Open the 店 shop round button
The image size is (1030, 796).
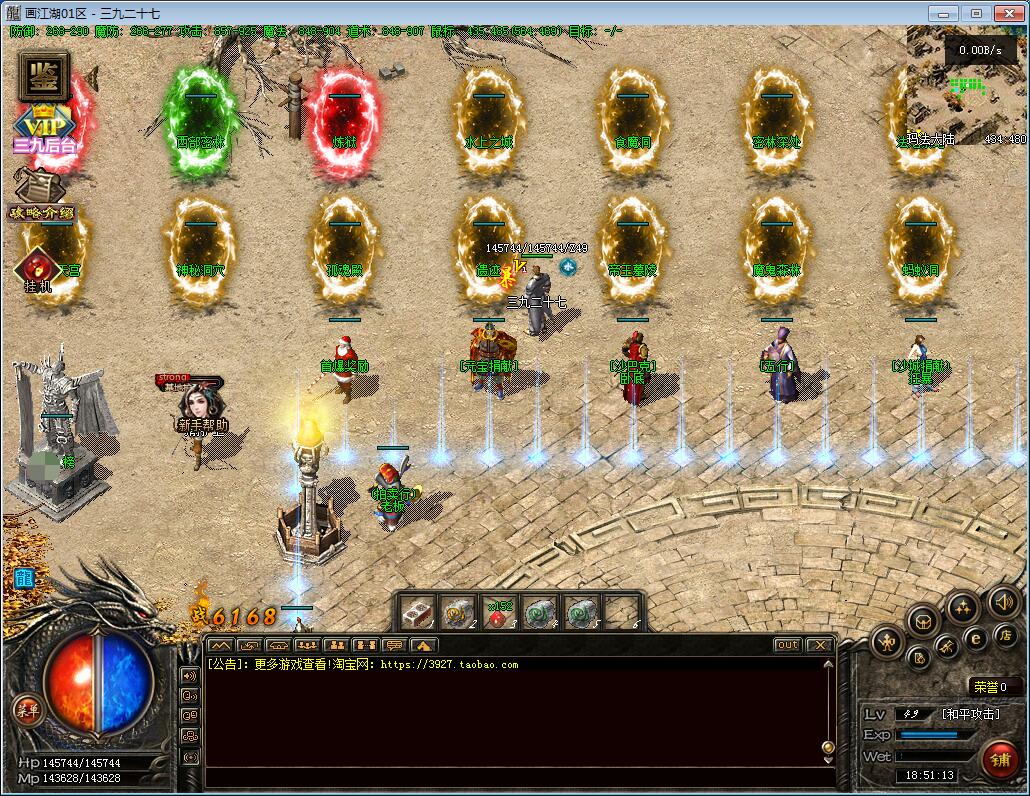point(1005,636)
